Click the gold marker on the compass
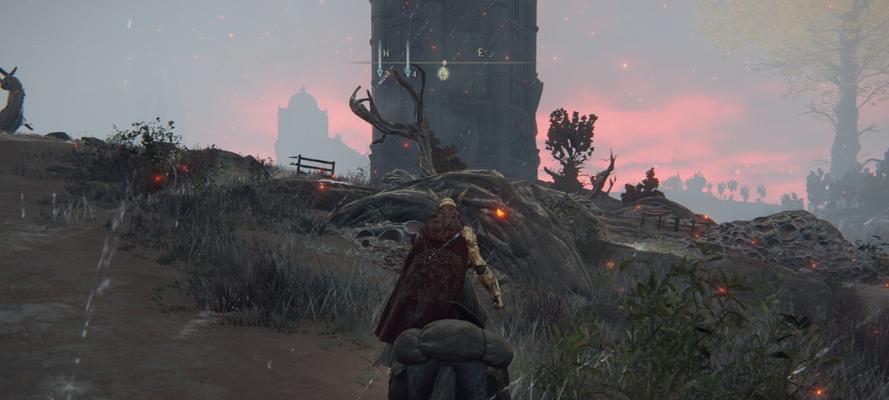The width and height of the screenshot is (889, 400). coord(443,72)
